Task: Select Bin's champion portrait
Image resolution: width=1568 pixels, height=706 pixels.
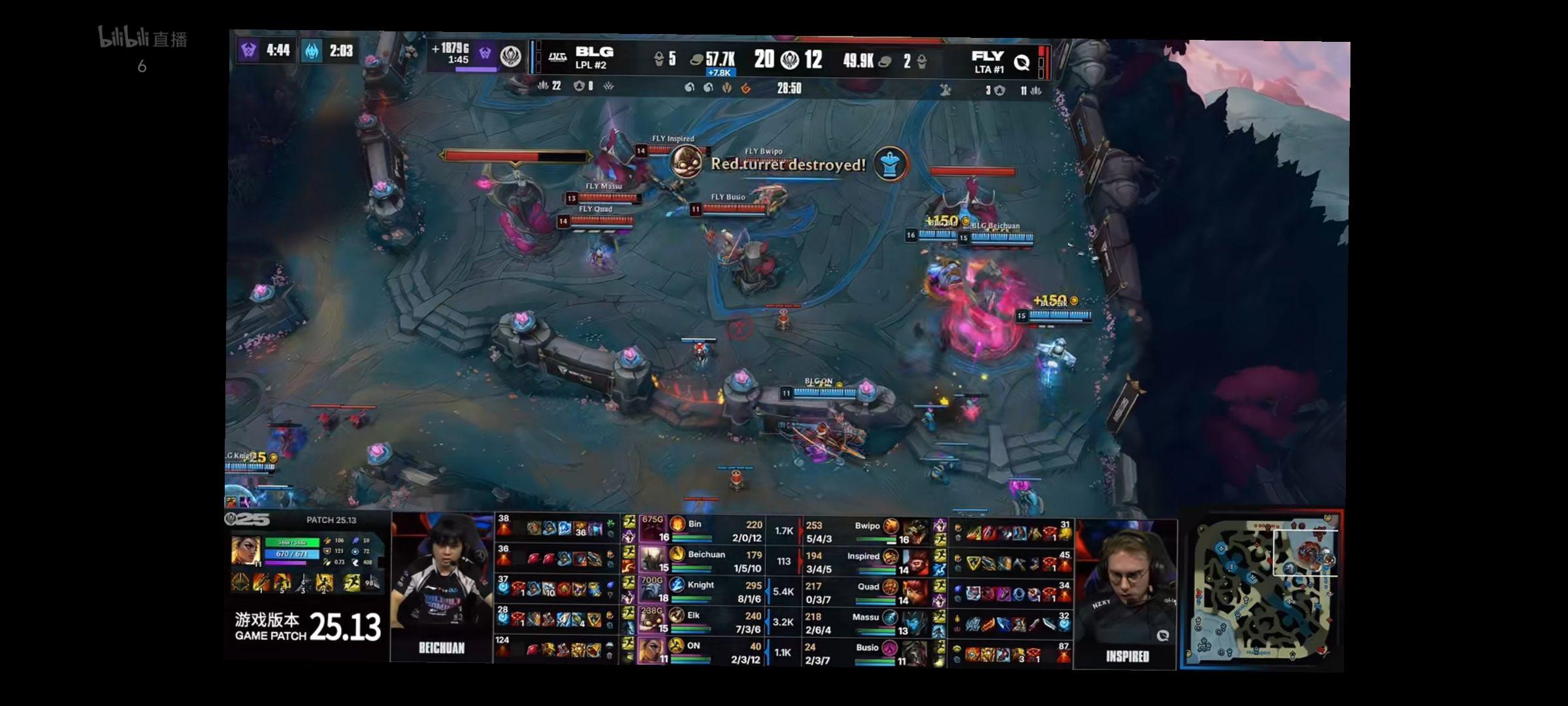Action: click(652, 529)
